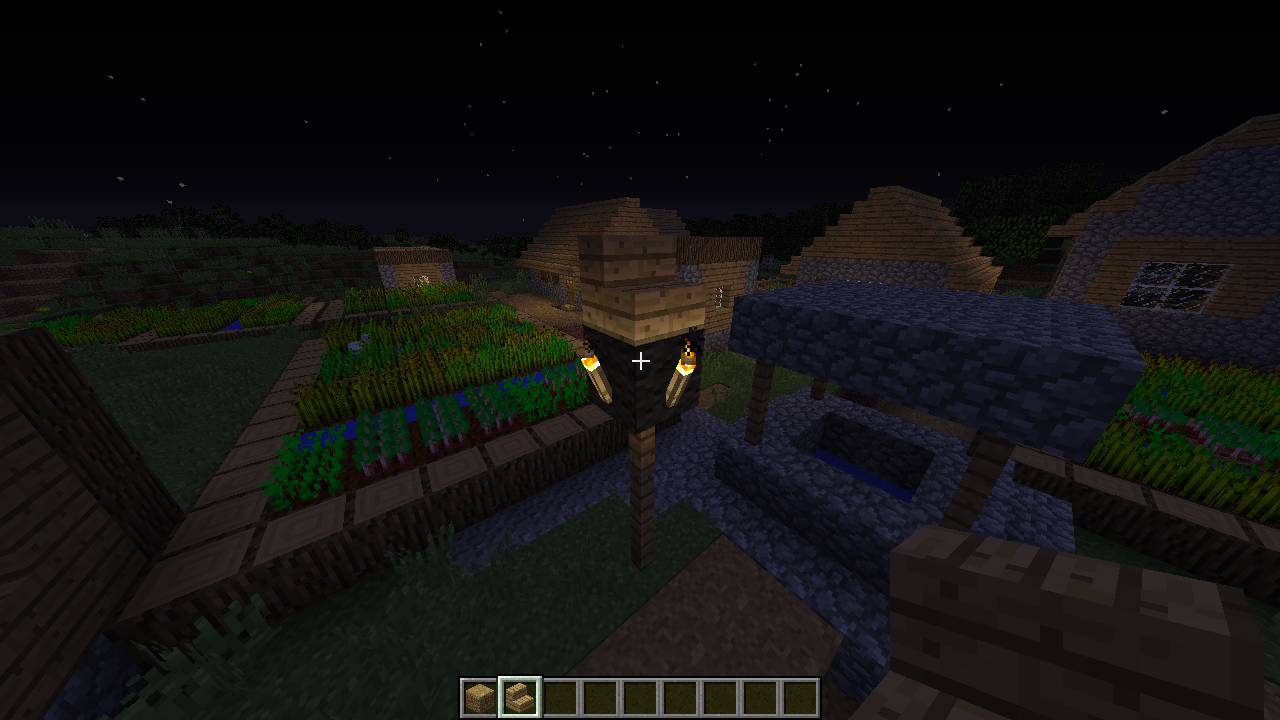The height and width of the screenshot is (720, 1280).
Task: Select the wooden stairs hotbar slot
Action: pos(520,697)
